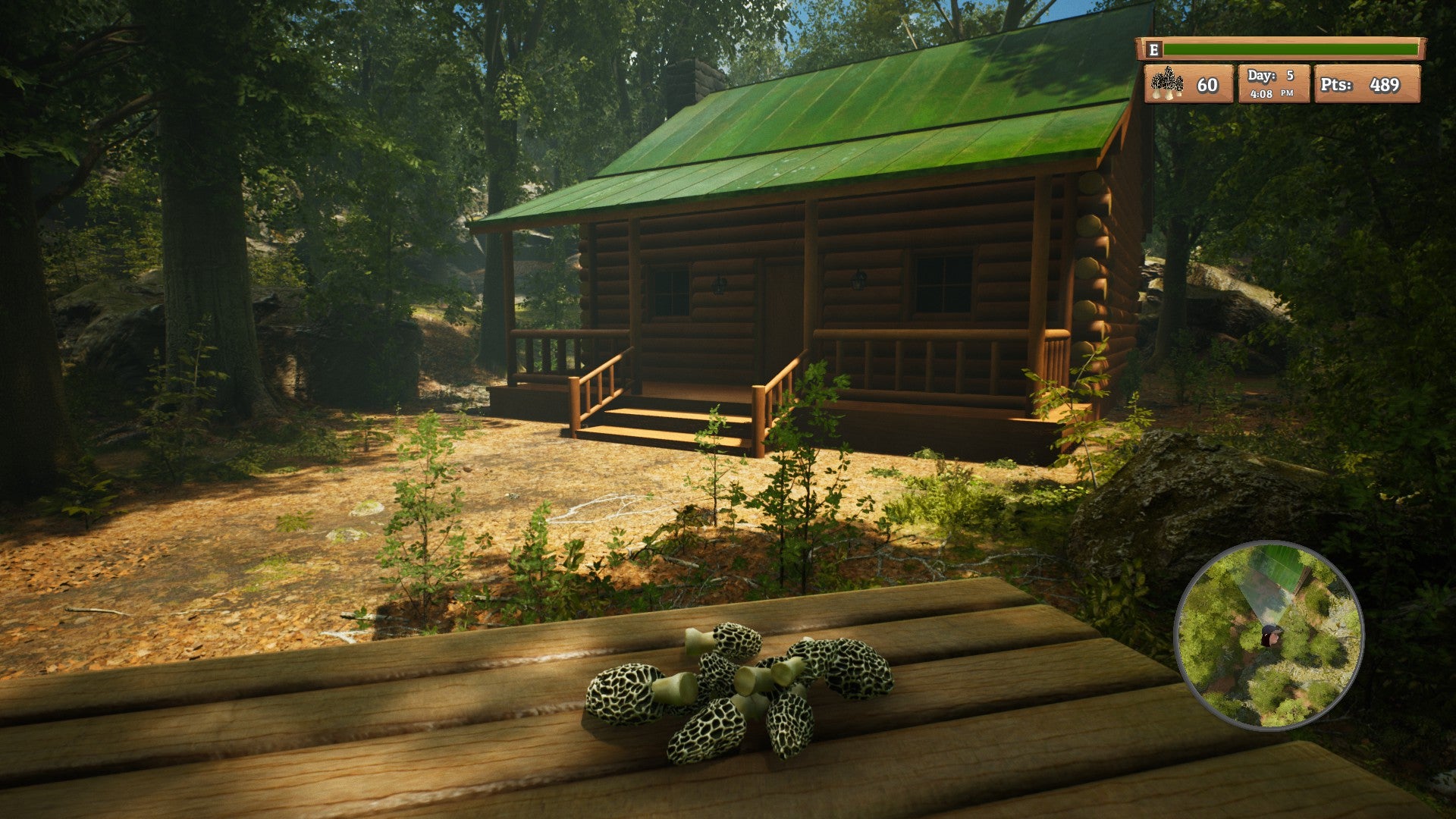Click the right wall lantern near the window
The height and width of the screenshot is (819, 1456).
tap(858, 282)
